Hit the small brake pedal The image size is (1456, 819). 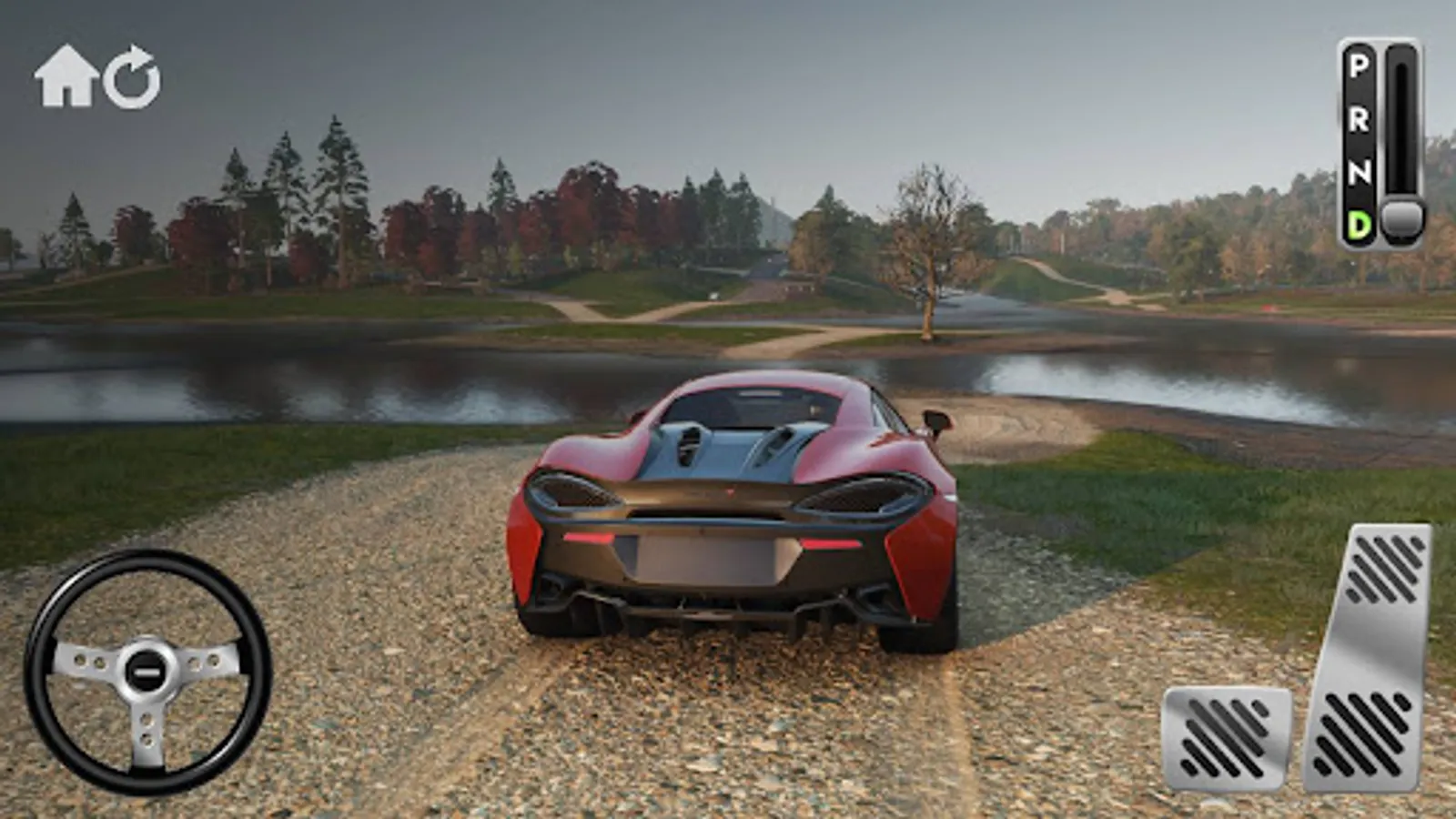(x=1227, y=738)
